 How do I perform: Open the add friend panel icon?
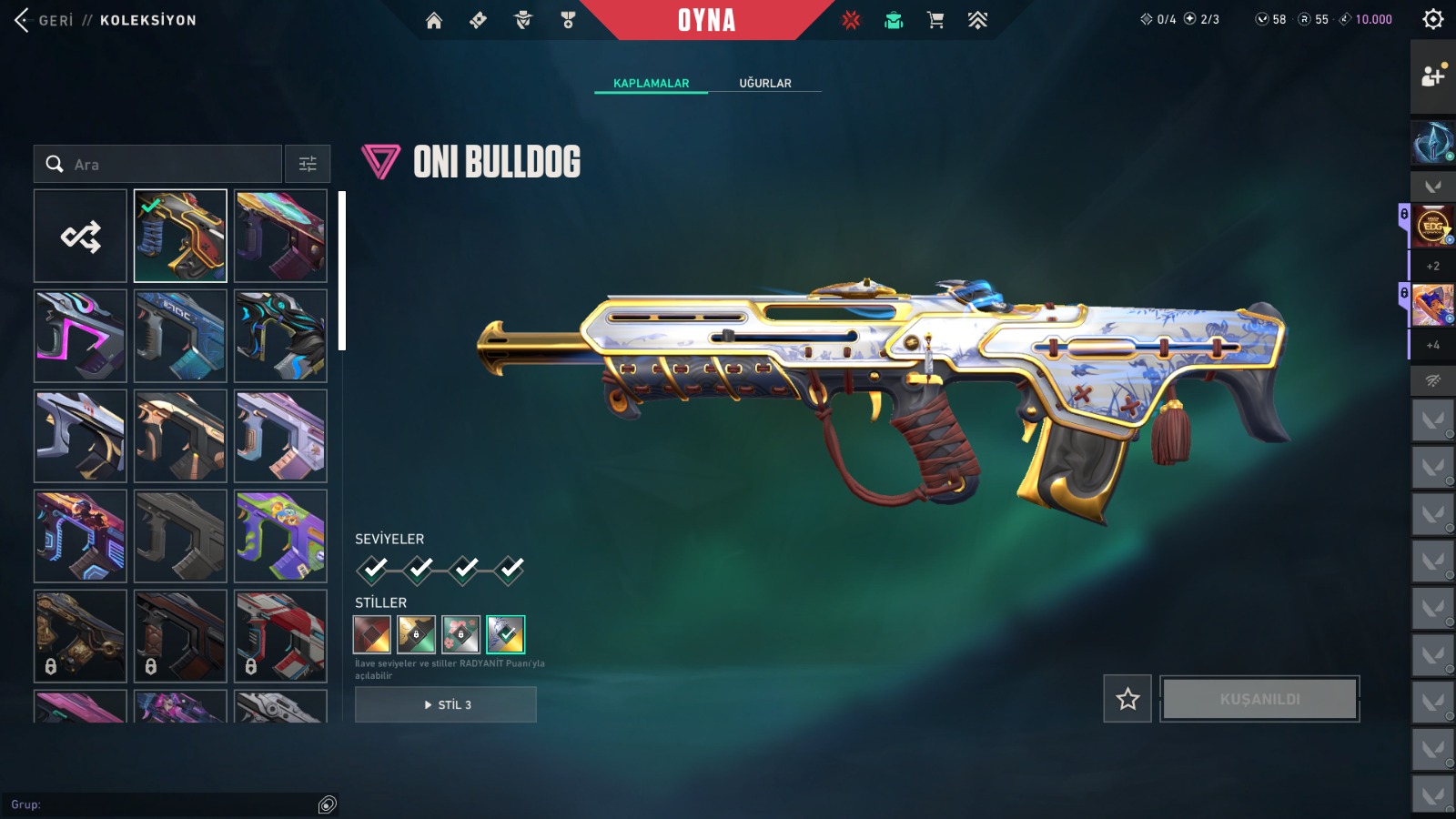1432,76
